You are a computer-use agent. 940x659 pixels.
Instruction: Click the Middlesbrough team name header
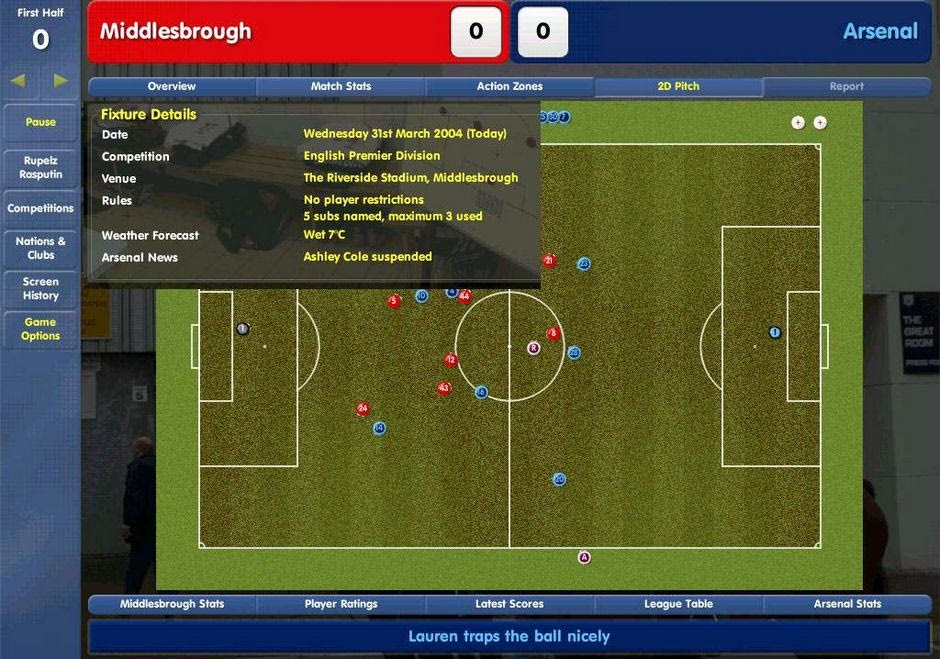(x=176, y=31)
